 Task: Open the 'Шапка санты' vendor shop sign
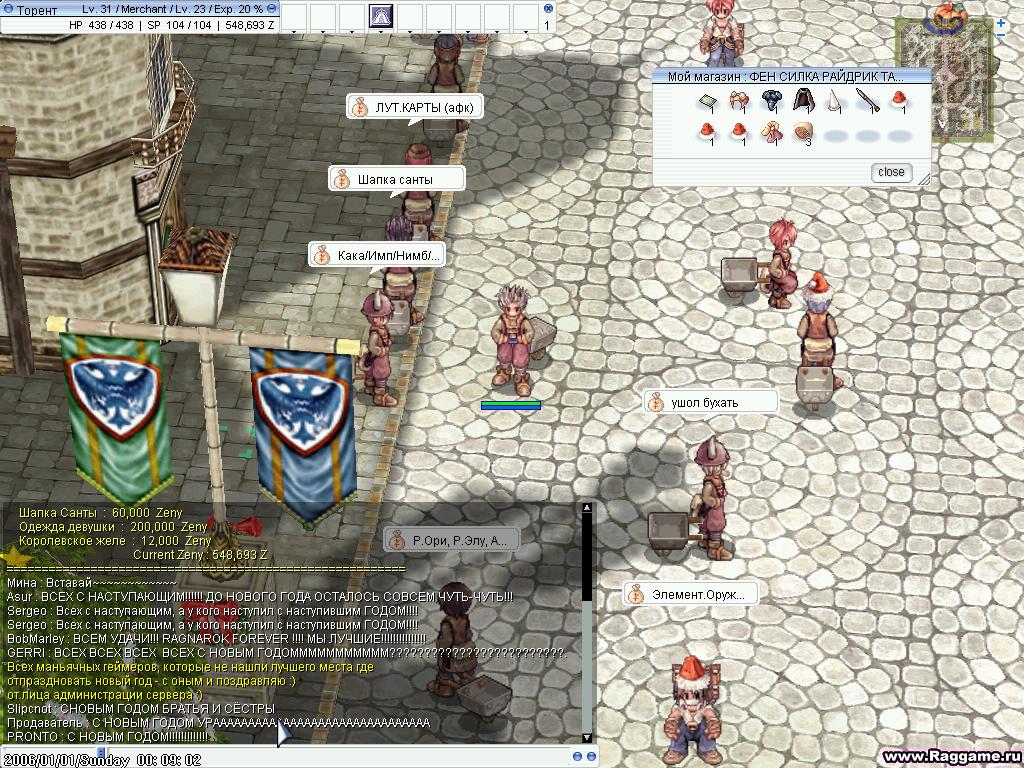point(397,179)
